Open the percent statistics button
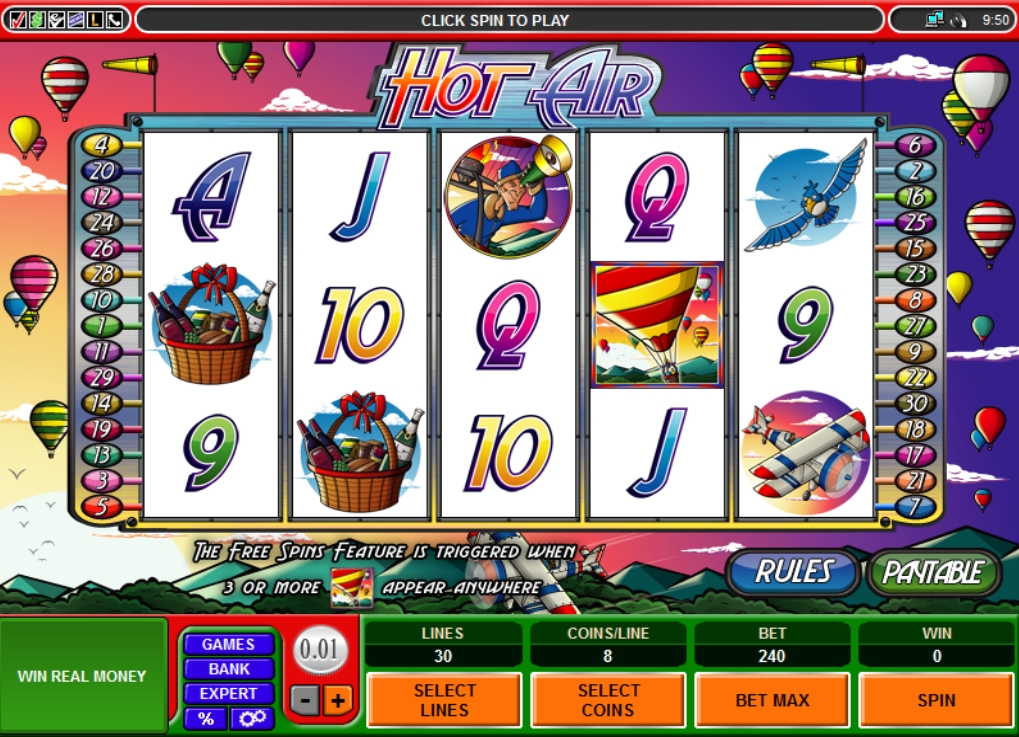1019x737 pixels. 205,718
